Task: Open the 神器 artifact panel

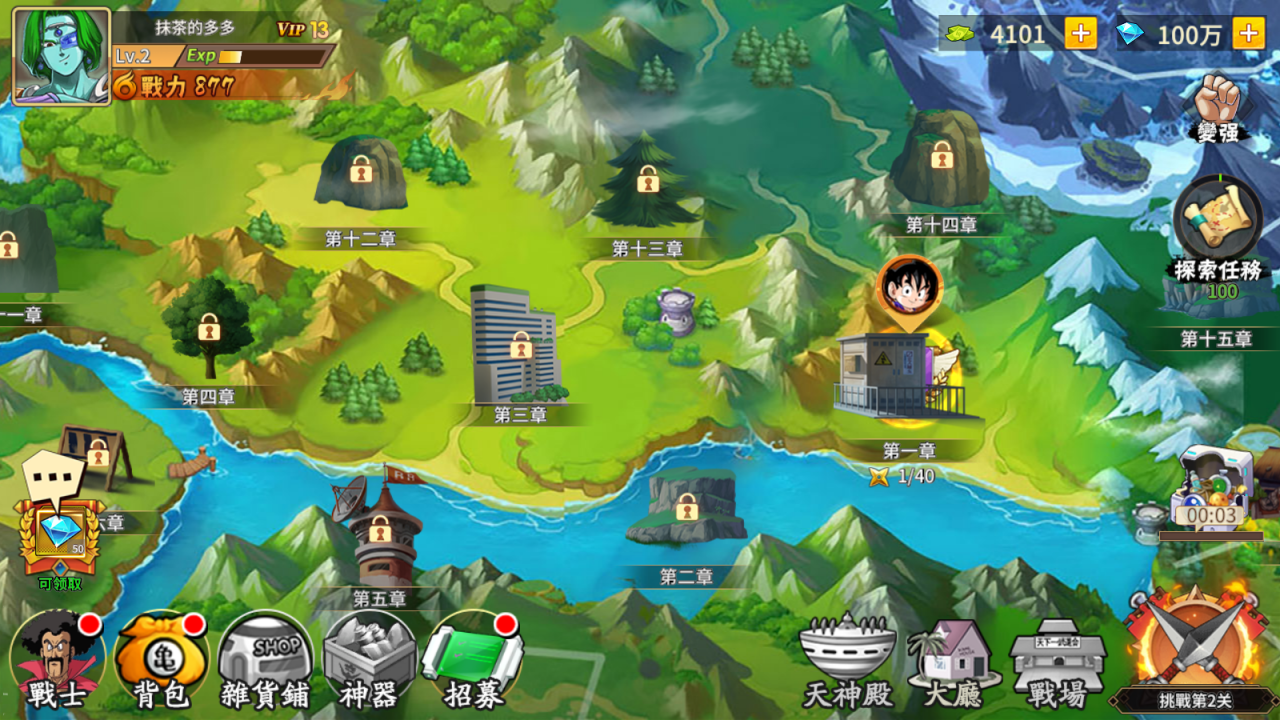Action: [x=366, y=658]
